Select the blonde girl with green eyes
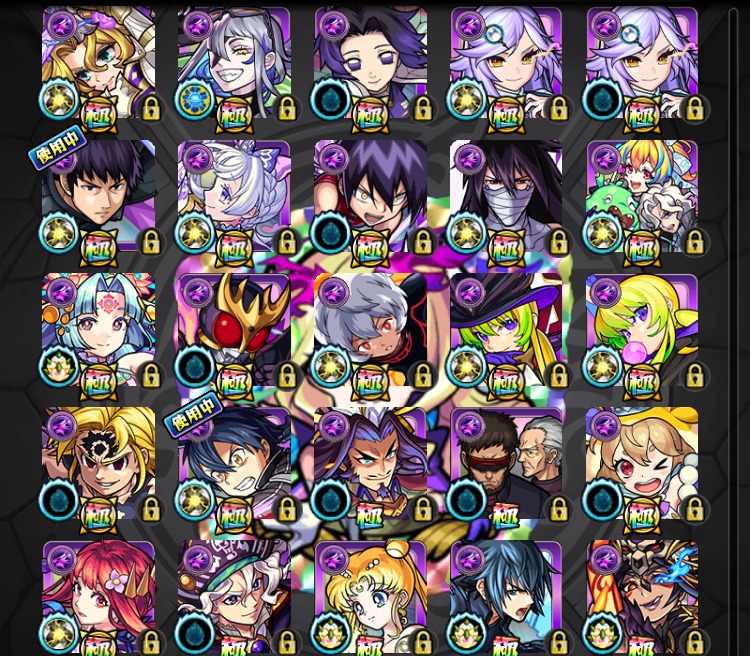The image size is (750, 656). [x=98, y=63]
